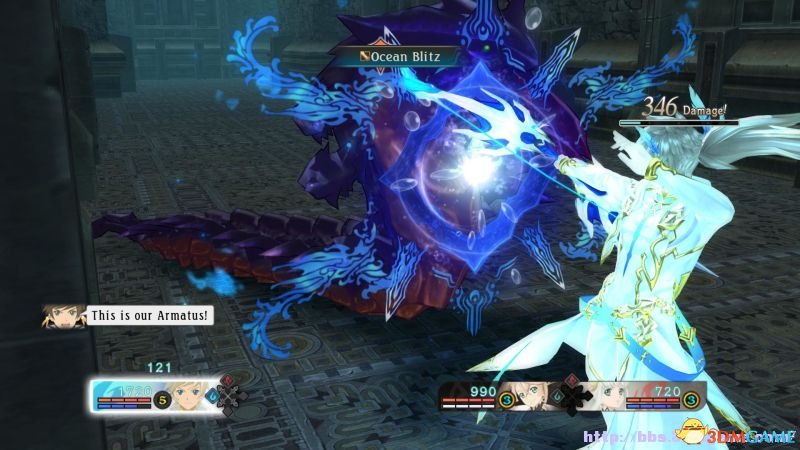The height and width of the screenshot is (450, 800).
Task: Click the "This is our Armatus!" speech bubble
Action: (149, 315)
